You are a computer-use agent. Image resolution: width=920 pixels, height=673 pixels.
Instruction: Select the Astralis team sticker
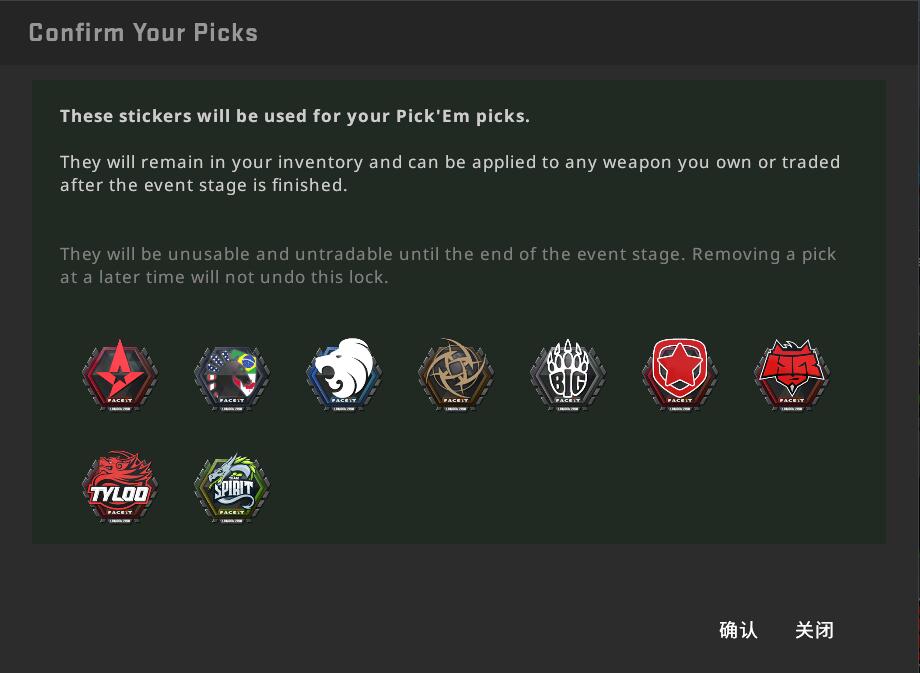click(120, 375)
